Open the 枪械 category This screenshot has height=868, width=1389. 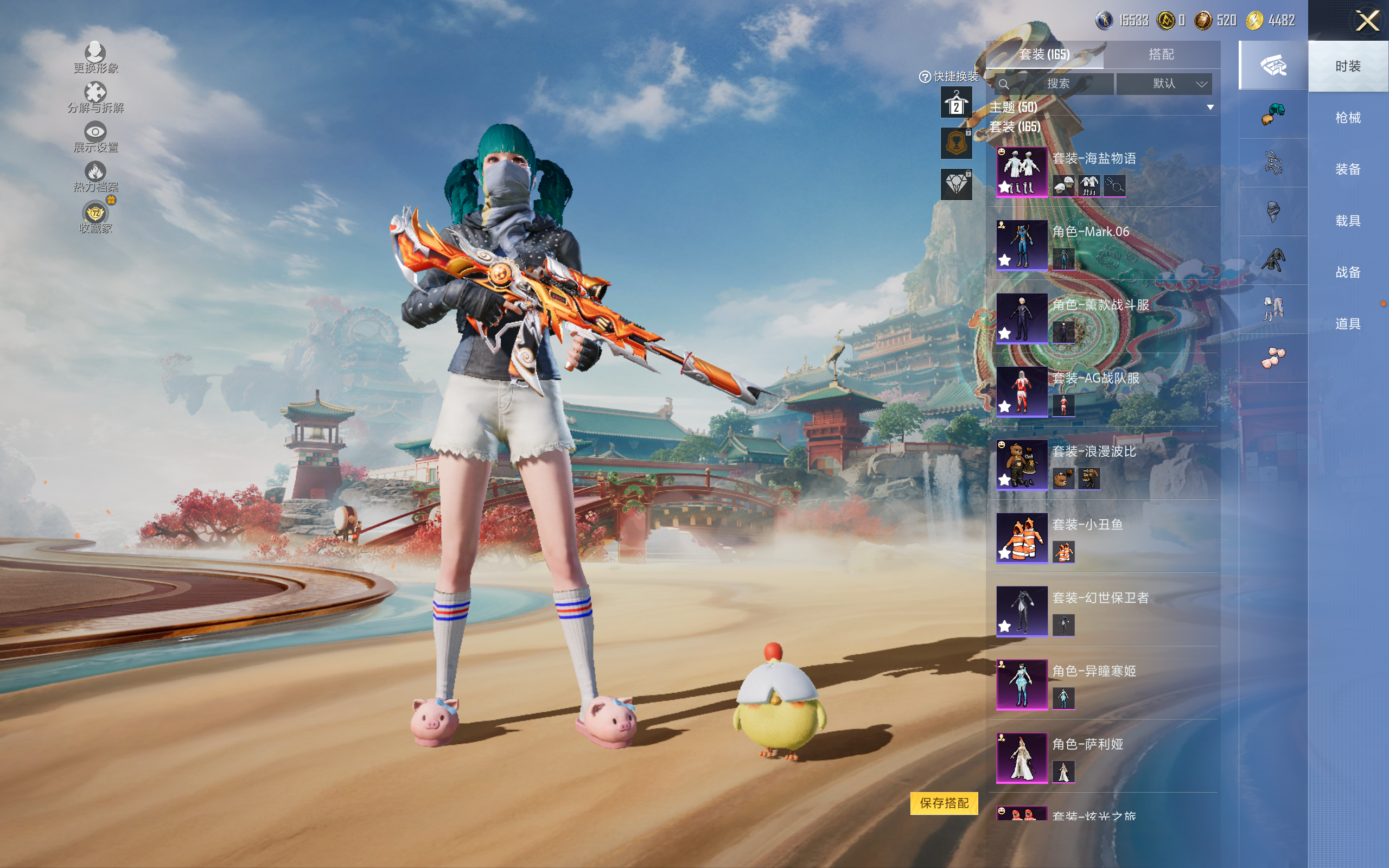pos(1347,118)
